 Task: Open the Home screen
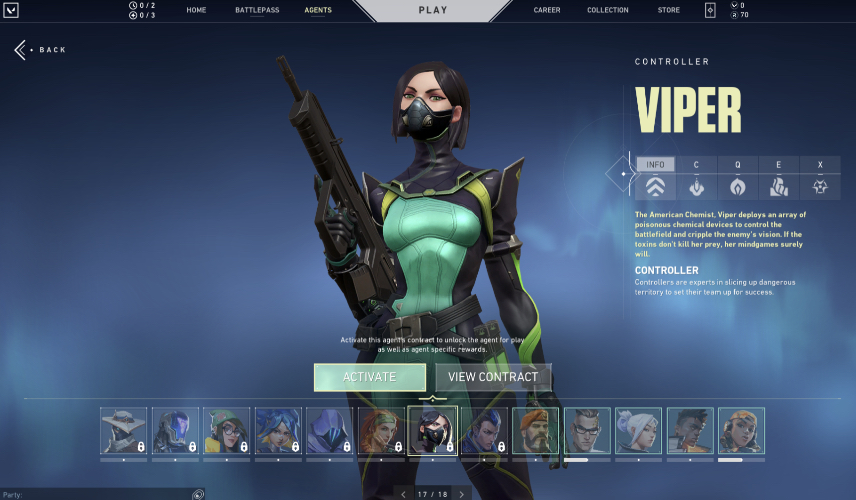point(196,10)
